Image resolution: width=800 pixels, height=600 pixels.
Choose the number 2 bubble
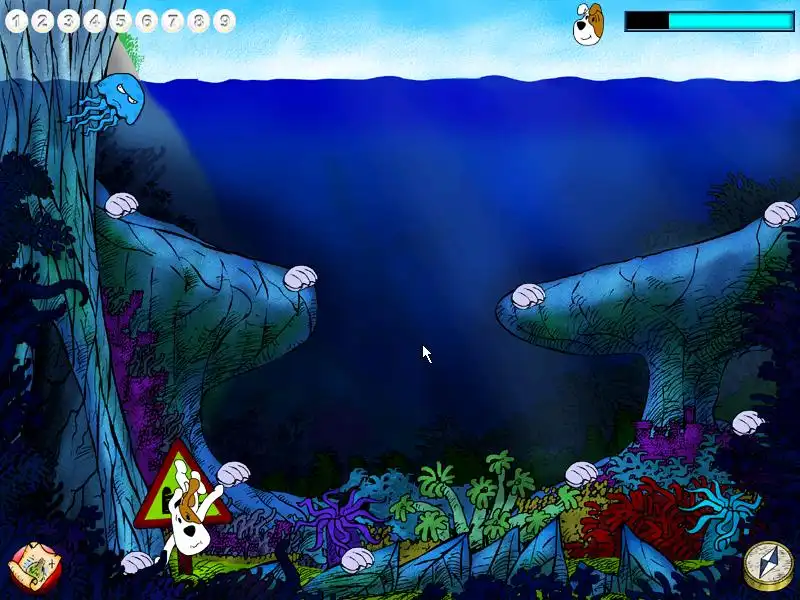[43, 20]
